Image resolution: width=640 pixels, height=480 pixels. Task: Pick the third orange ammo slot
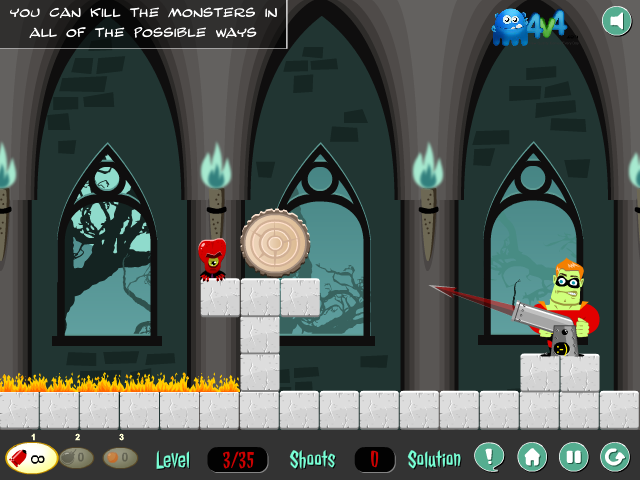point(120,459)
